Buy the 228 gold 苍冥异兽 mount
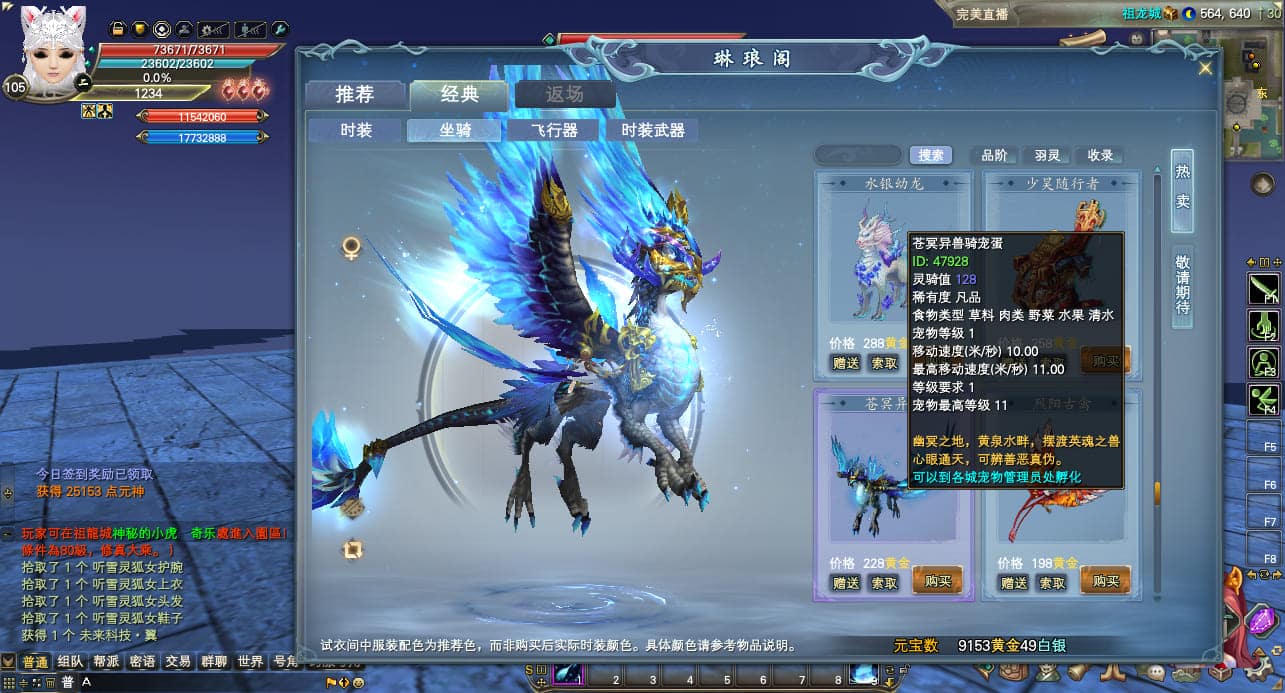This screenshot has width=1285, height=693. 937,582
